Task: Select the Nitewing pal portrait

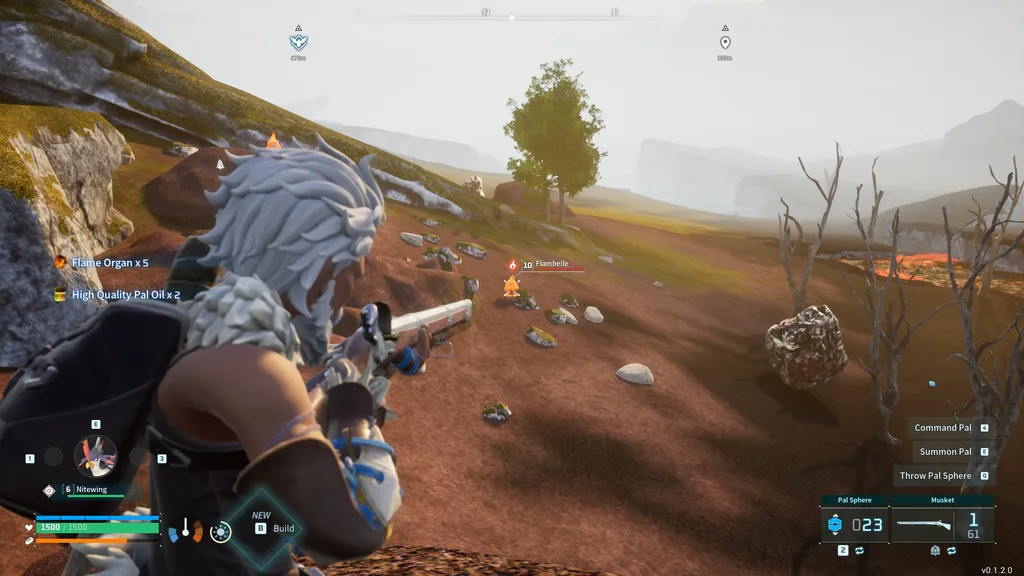Action: tap(96, 456)
